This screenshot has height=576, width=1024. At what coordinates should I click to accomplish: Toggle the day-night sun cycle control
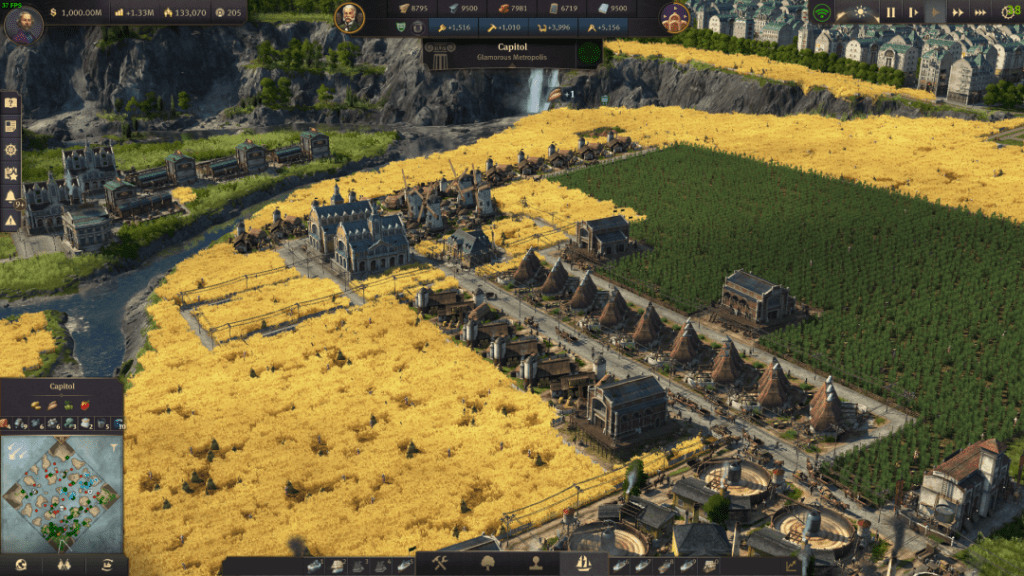pos(861,13)
